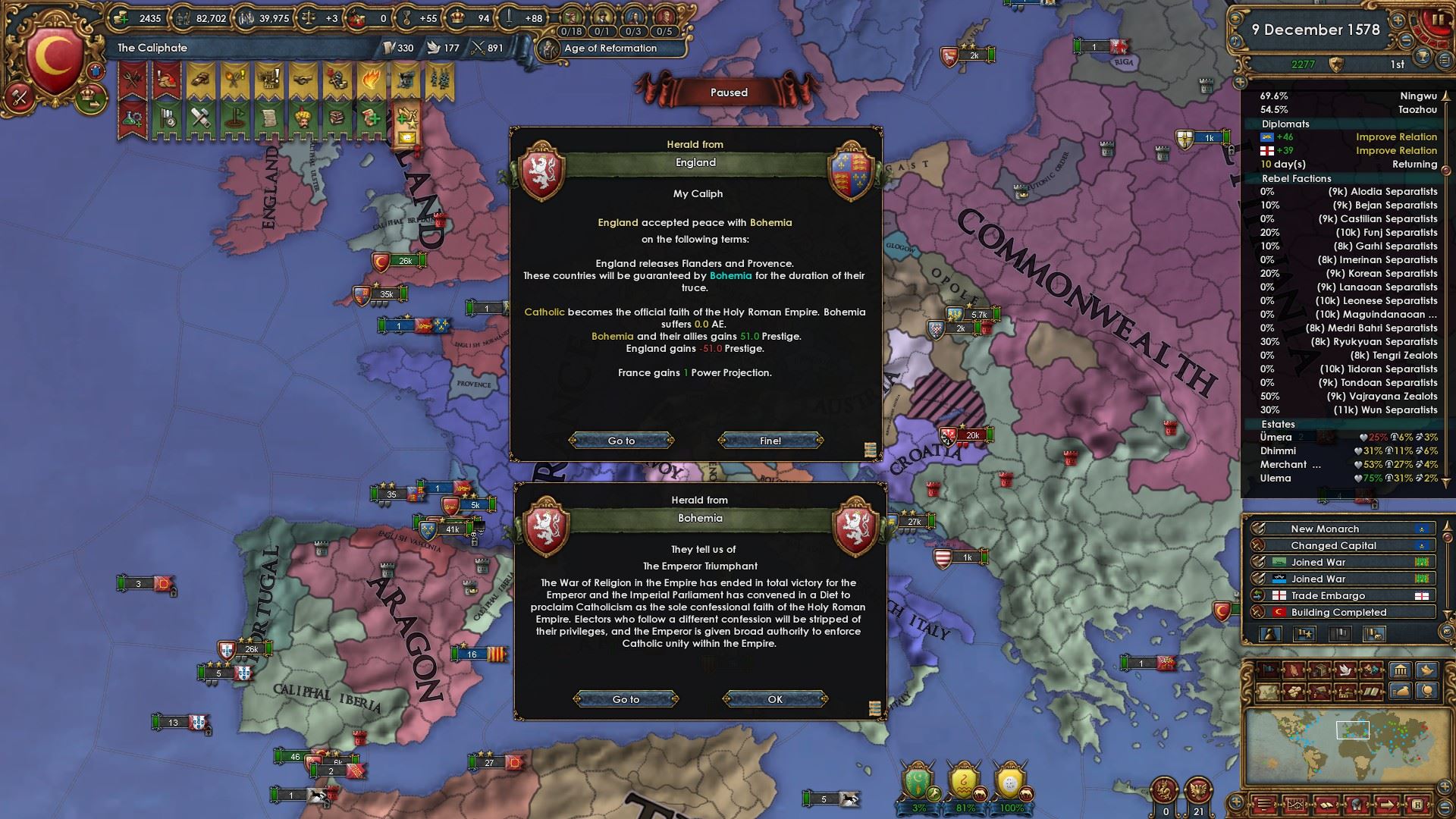Viewport: 1456px width, 819px height.
Task: Confirm Bohemia herald with OK button
Action: 774,699
